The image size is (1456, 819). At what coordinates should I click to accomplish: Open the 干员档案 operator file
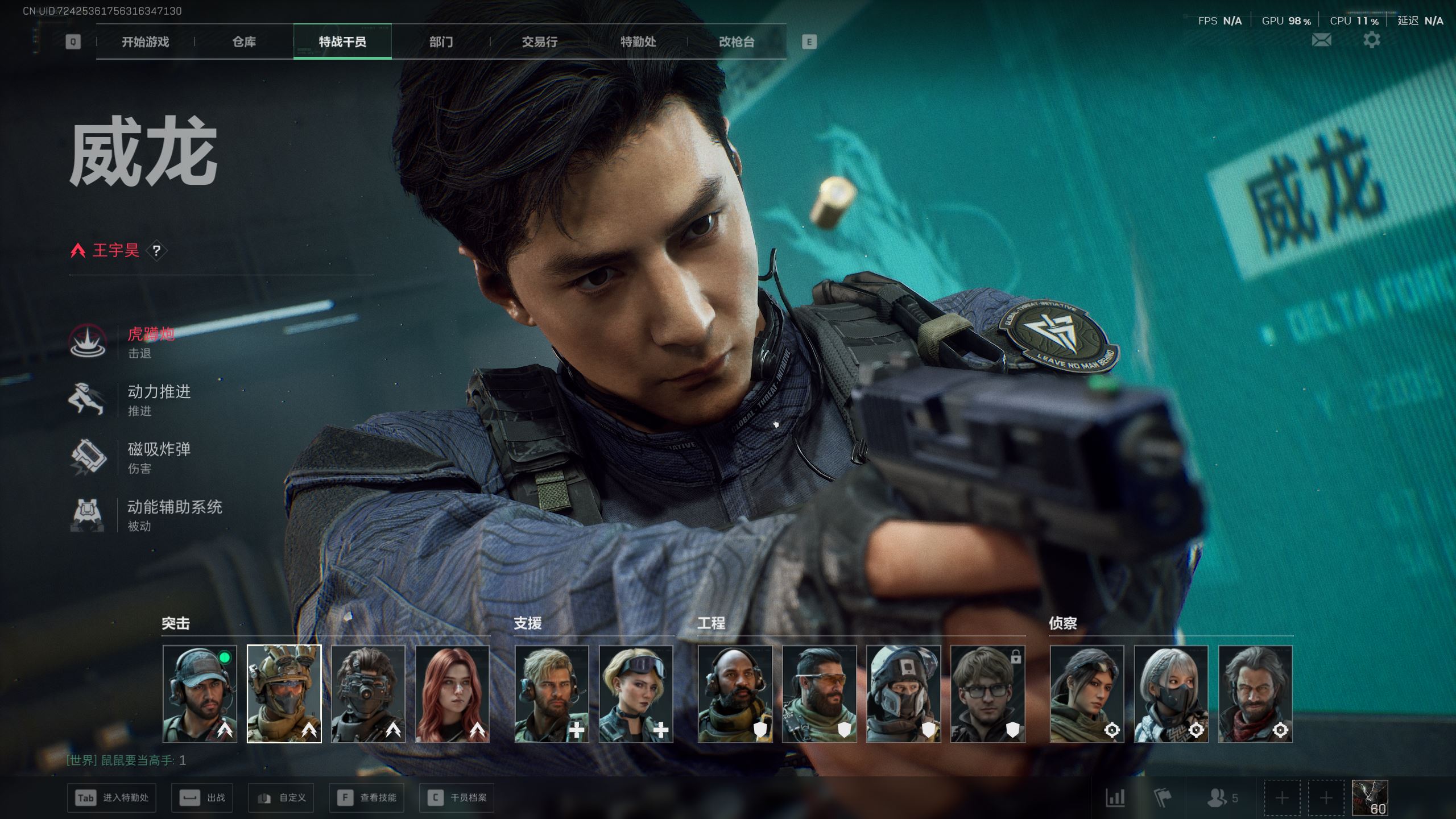point(457,798)
